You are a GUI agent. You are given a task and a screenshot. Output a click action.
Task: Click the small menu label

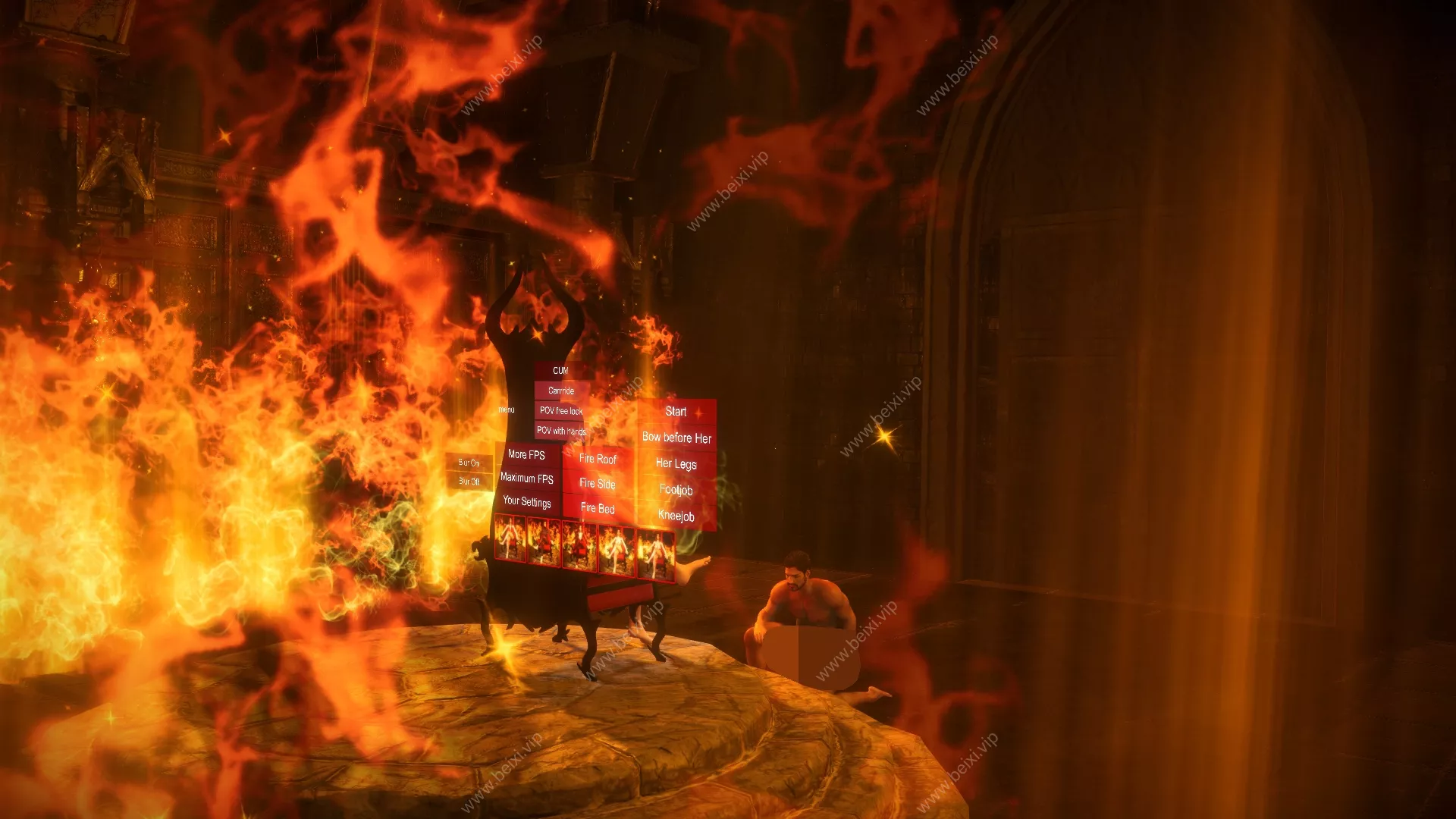tap(507, 409)
